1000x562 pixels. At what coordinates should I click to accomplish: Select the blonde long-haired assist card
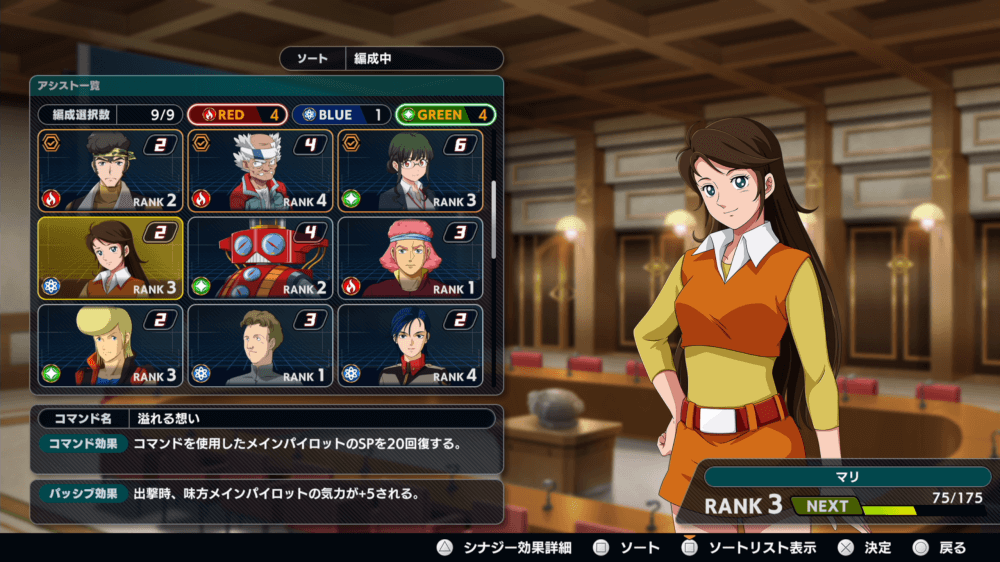110,345
